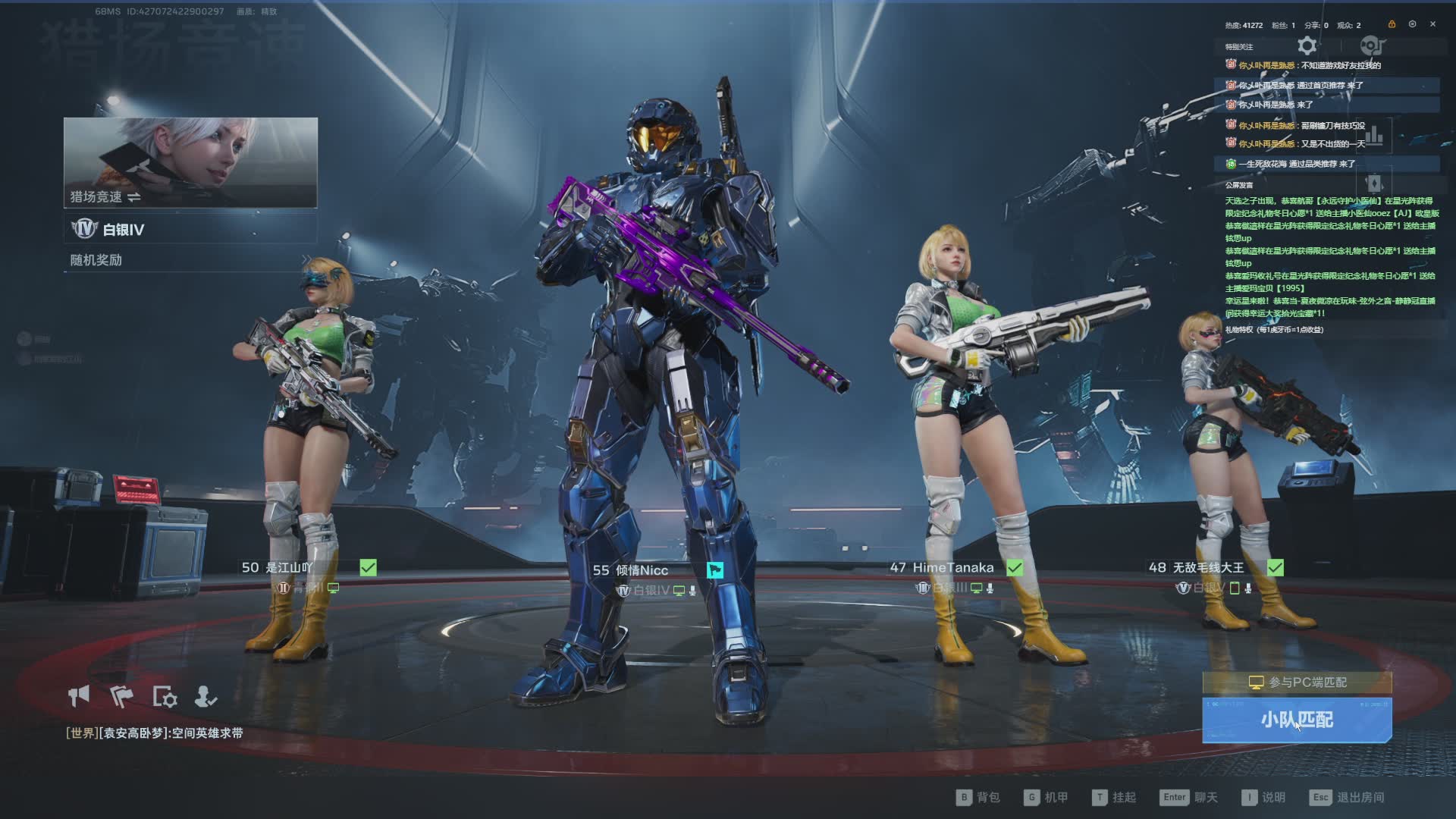This screenshot has height=819, width=1456.
Task: Open the 说明 help description
Action: [1263, 797]
